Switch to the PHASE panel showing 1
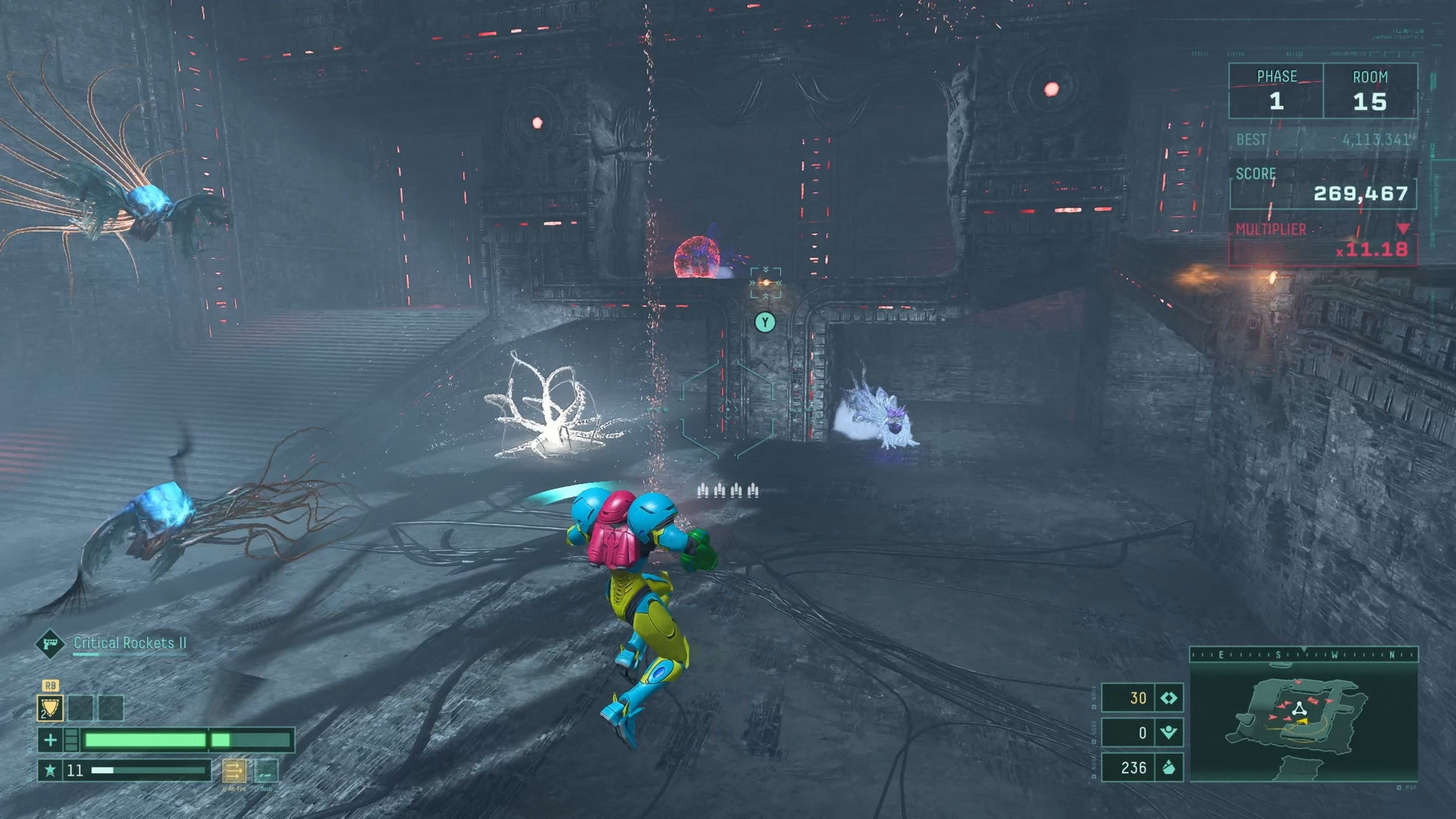This screenshot has width=1456, height=819. [x=1276, y=91]
